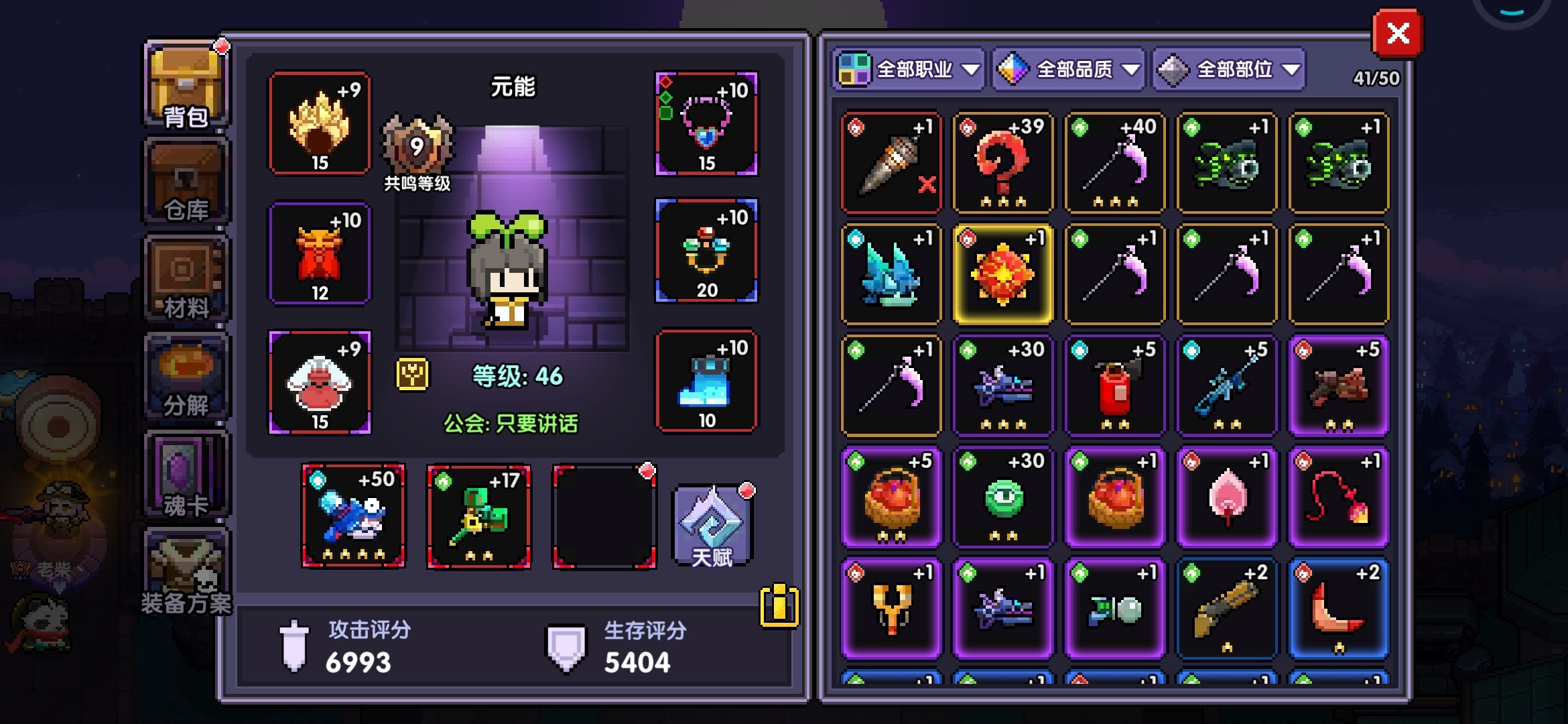The width and height of the screenshot is (1568, 724).
Task: Expand the 全部部位 slot filter dropdown
Action: [x=1229, y=69]
